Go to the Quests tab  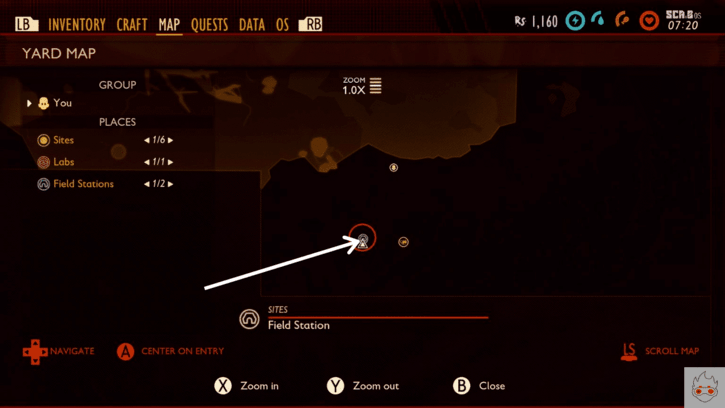[x=209, y=25]
